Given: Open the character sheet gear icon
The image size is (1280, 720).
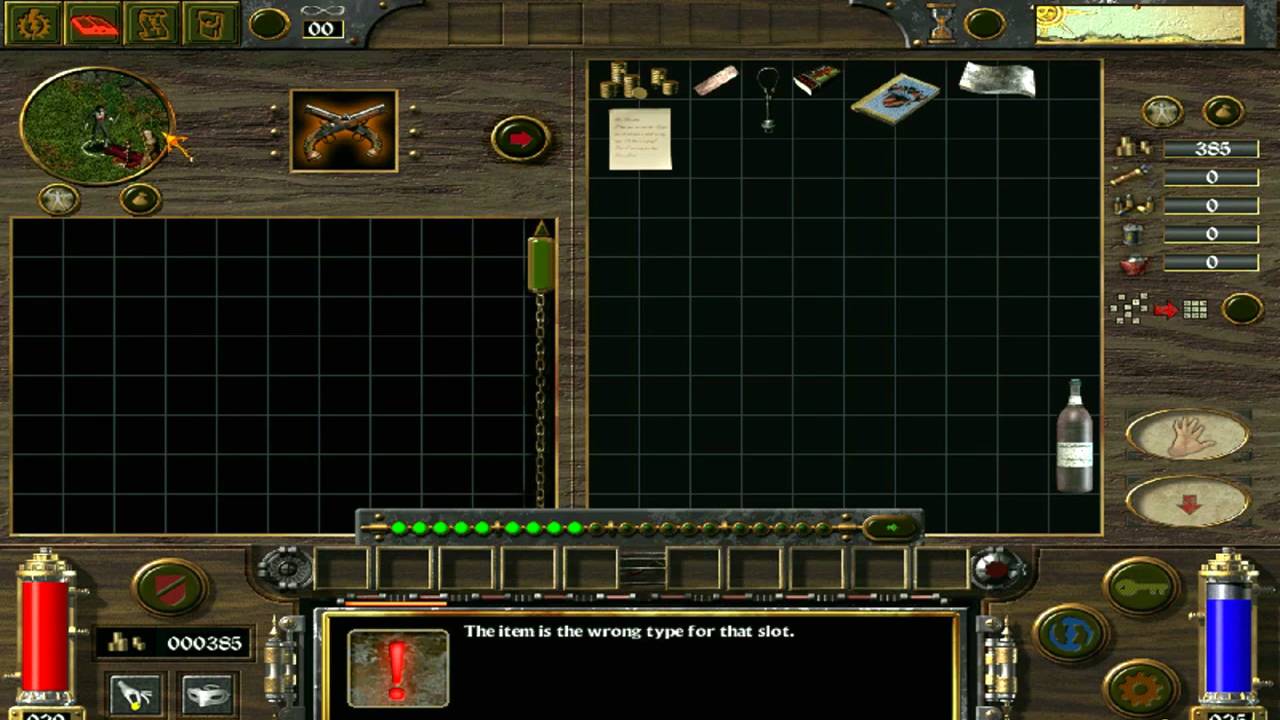Looking at the screenshot, I should pyautogui.click(x=33, y=24).
